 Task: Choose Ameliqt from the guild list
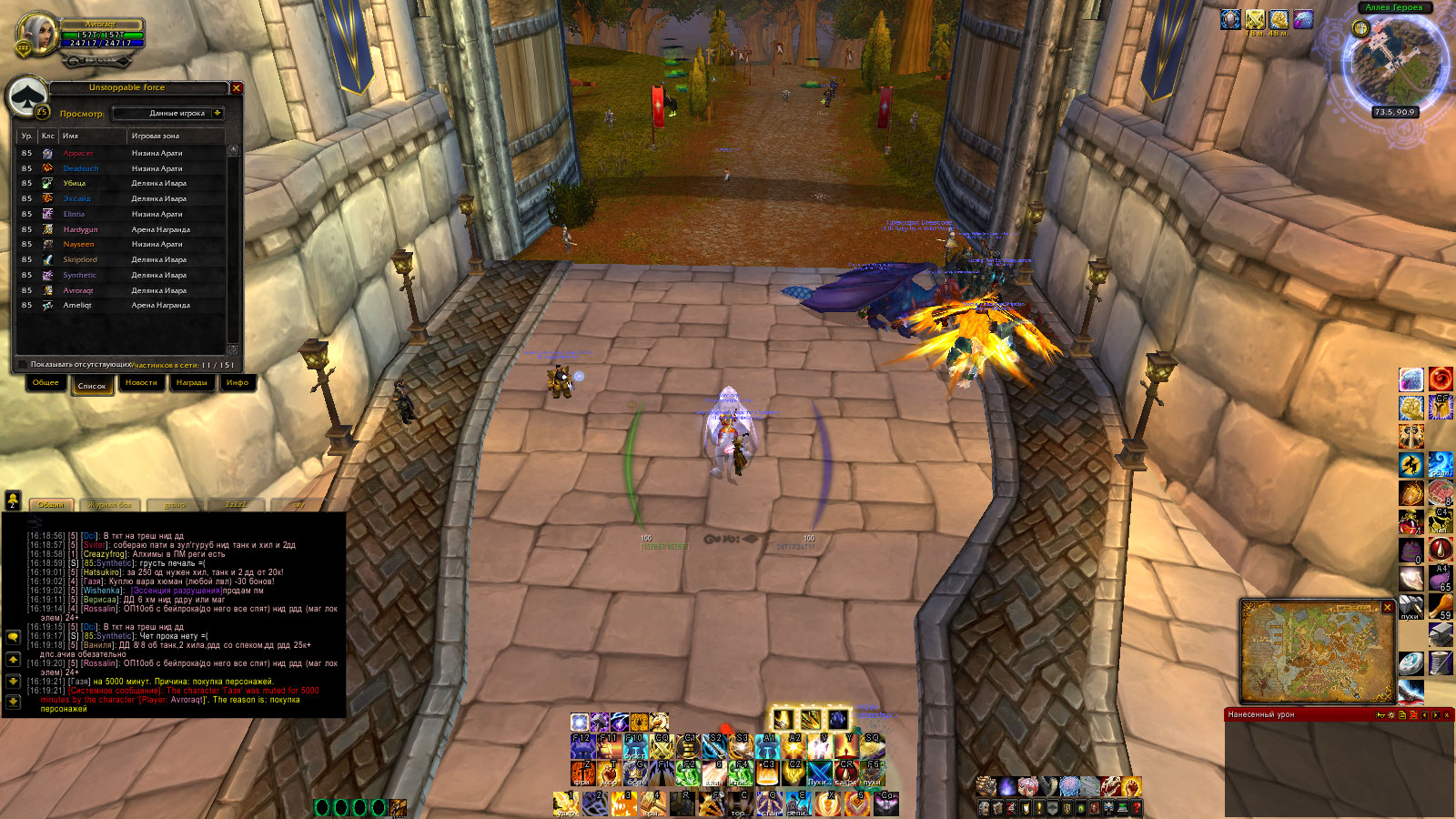point(77,306)
